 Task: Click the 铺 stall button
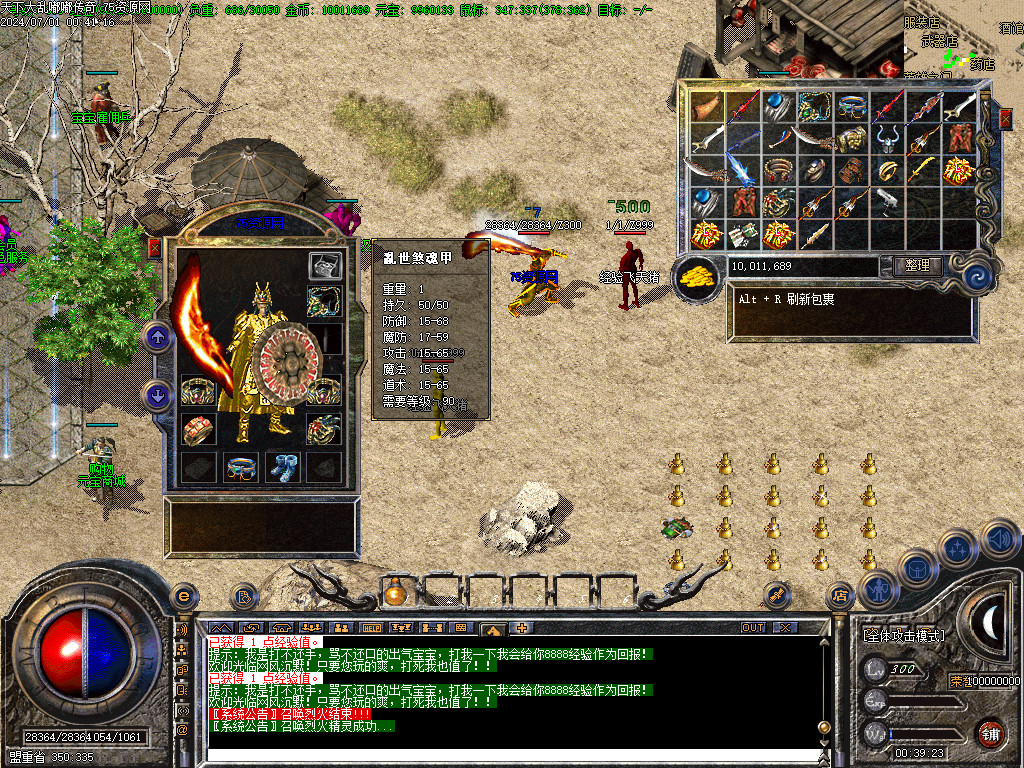tap(991, 733)
